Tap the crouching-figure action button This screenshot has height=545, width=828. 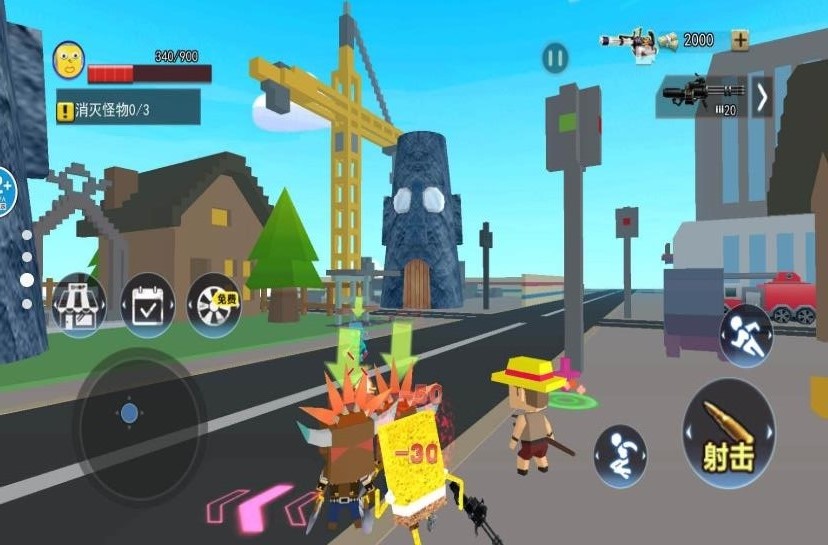(x=620, y=456)
